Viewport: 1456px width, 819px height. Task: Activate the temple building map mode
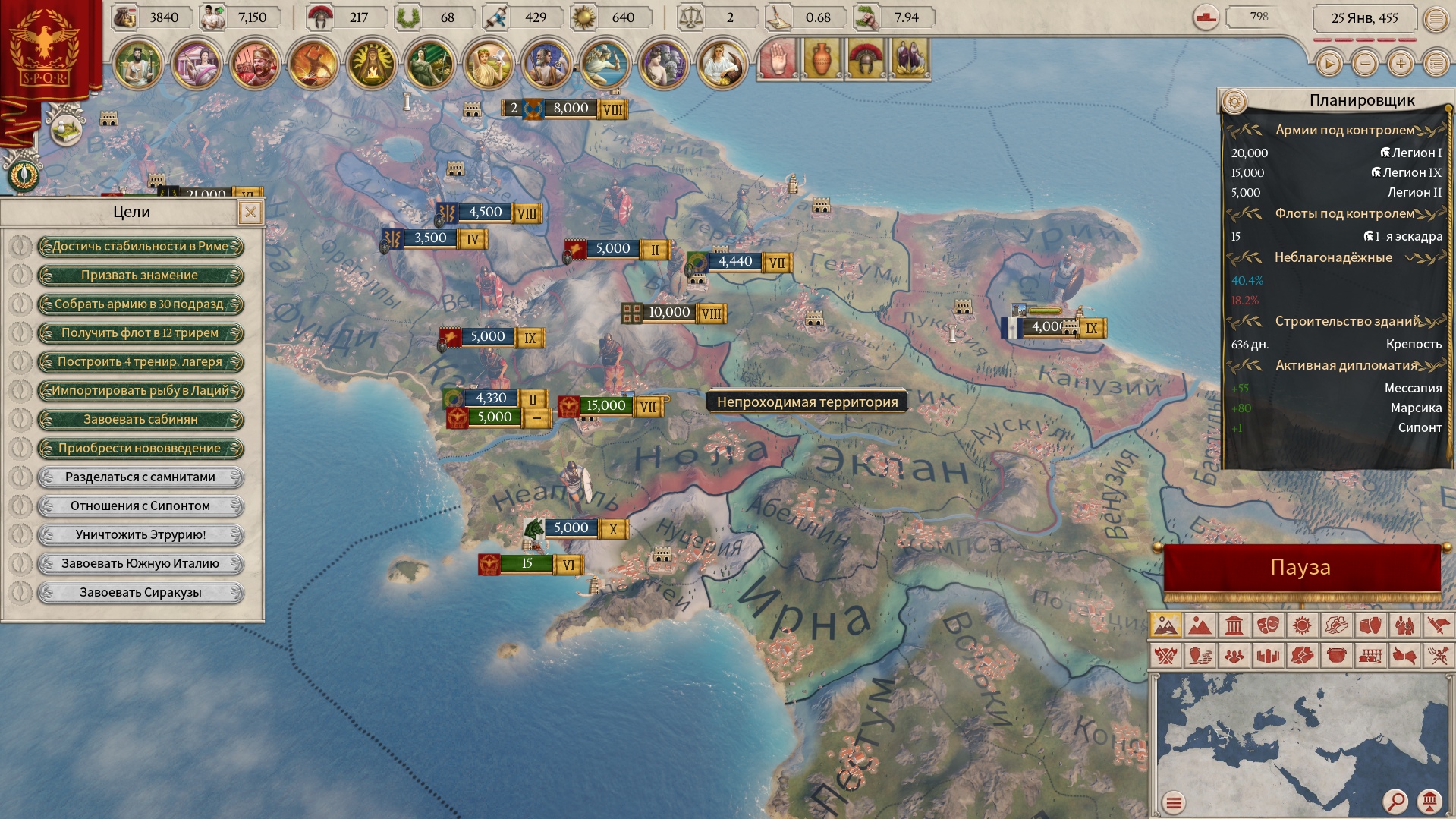(1234, 625)
